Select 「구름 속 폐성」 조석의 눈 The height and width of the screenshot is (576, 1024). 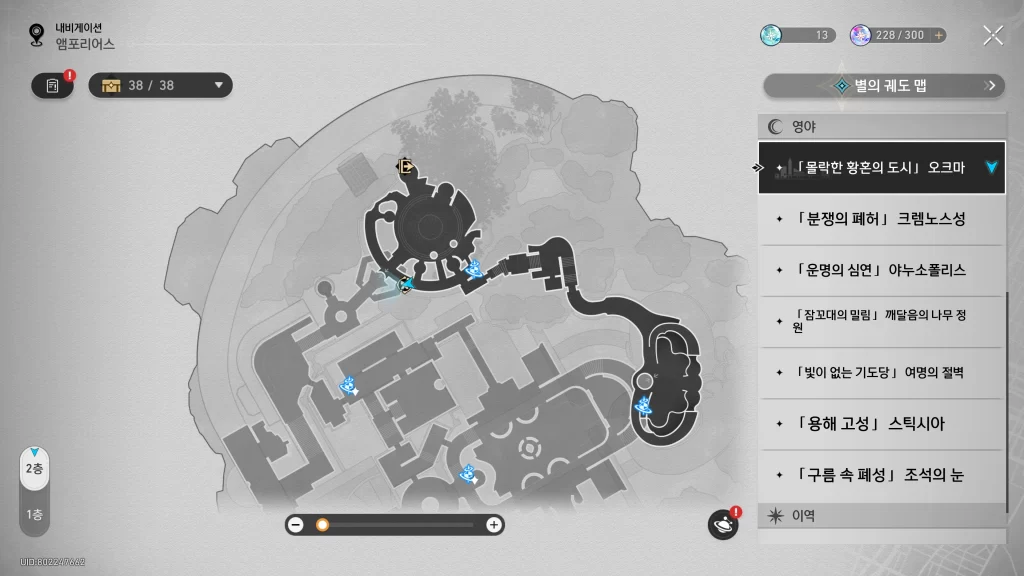880,476
